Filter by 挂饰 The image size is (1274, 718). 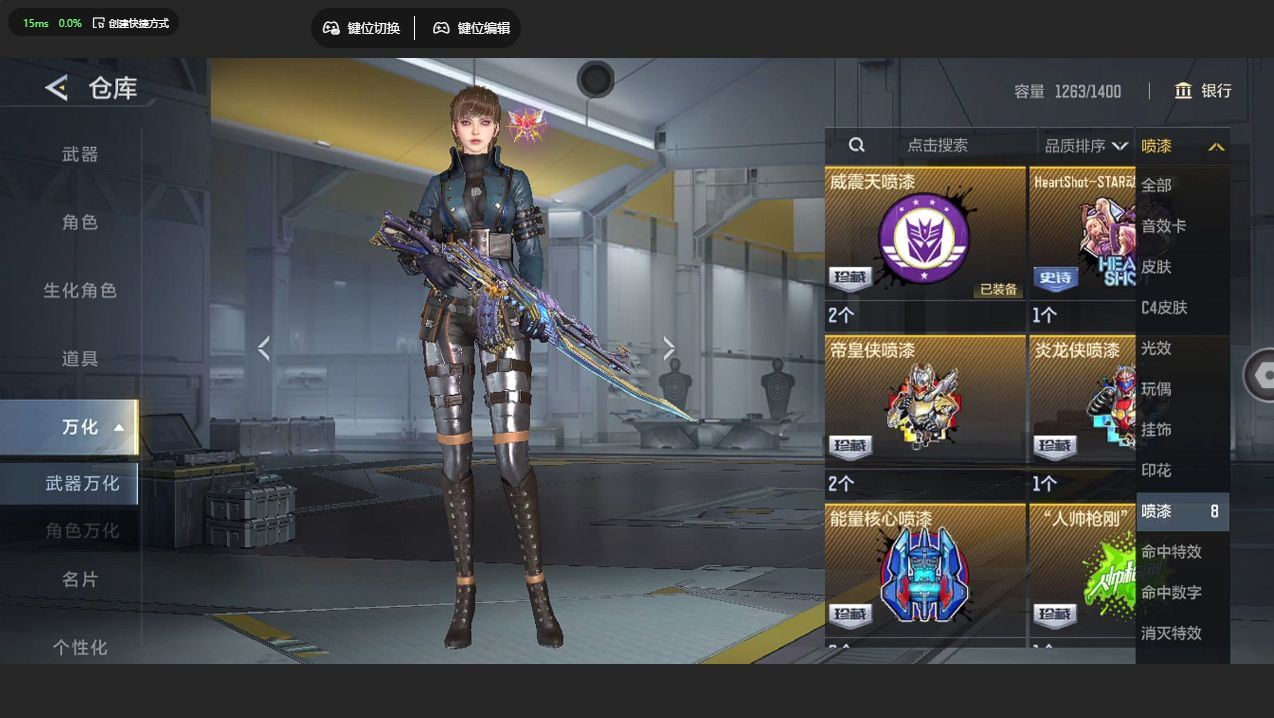(1157, 429)
